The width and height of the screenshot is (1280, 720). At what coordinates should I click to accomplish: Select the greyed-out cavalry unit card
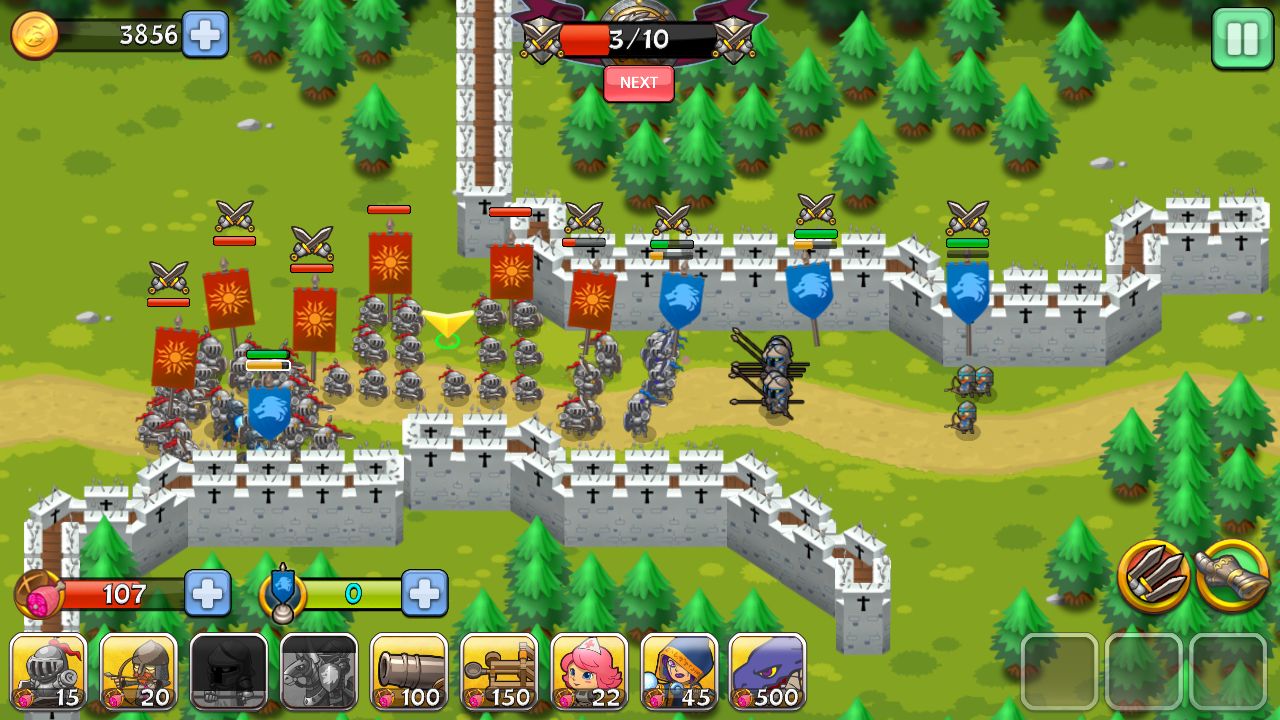coord(318,672)
